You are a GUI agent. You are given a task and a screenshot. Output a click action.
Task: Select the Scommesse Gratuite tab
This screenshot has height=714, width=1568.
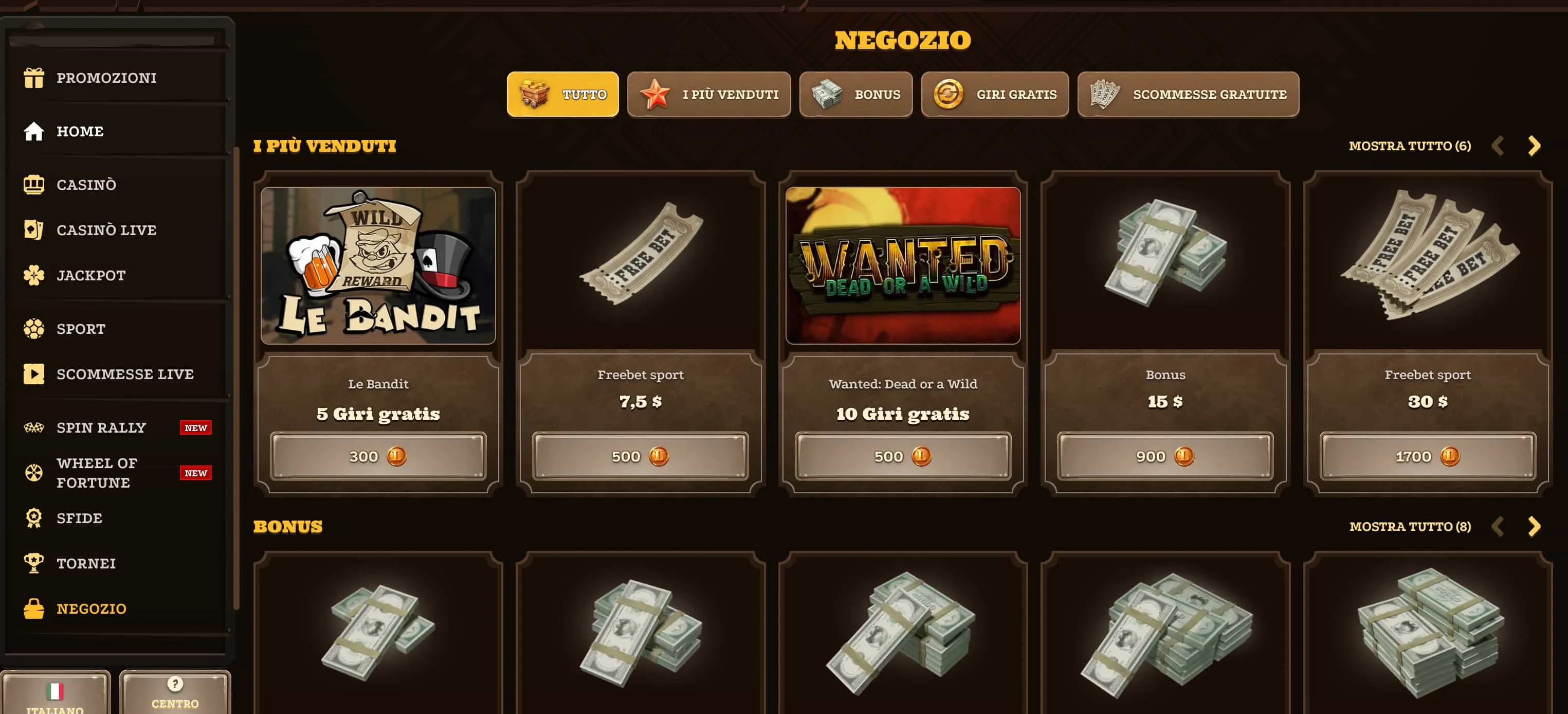[x=1188, y=94]
